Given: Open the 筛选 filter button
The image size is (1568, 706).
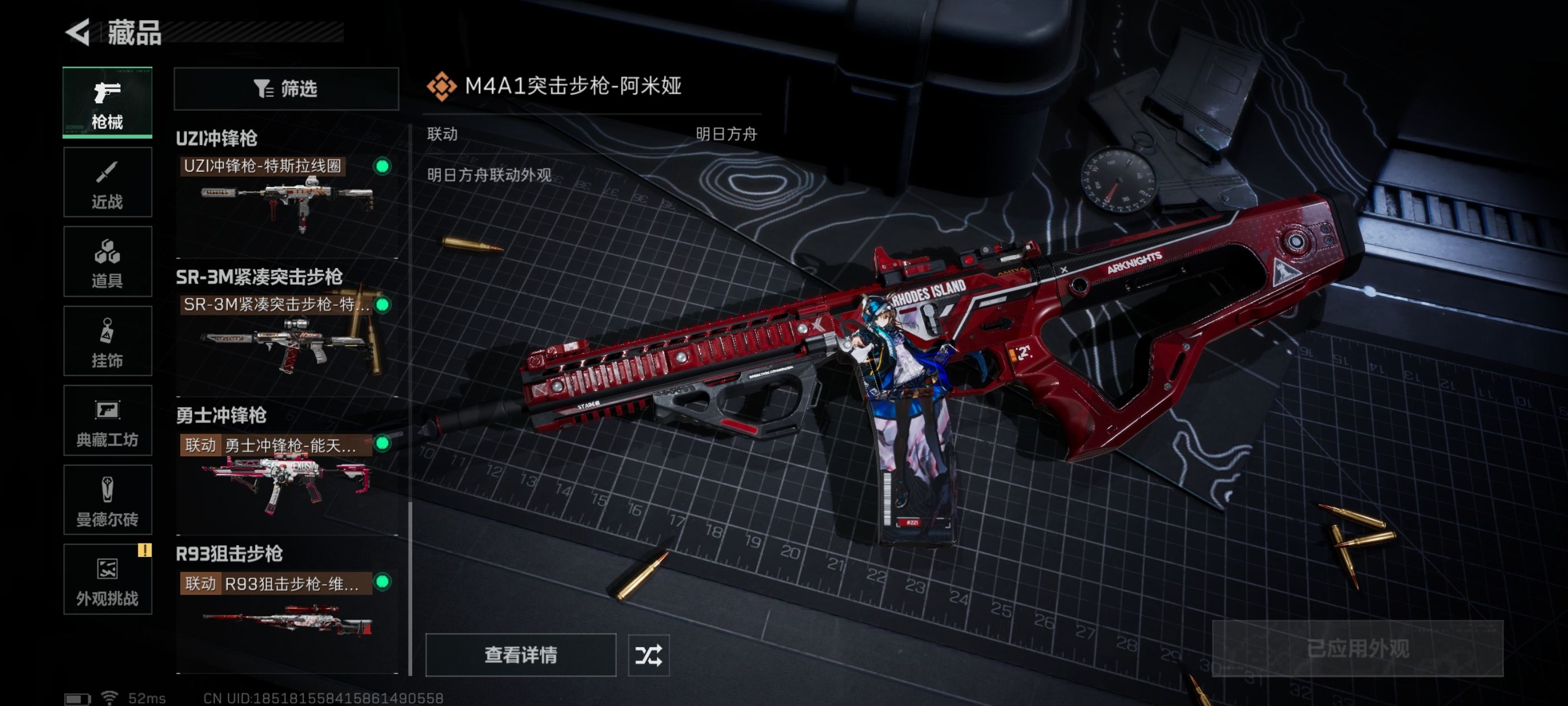Looking at the screenshot, I should (x=286, y=89).
